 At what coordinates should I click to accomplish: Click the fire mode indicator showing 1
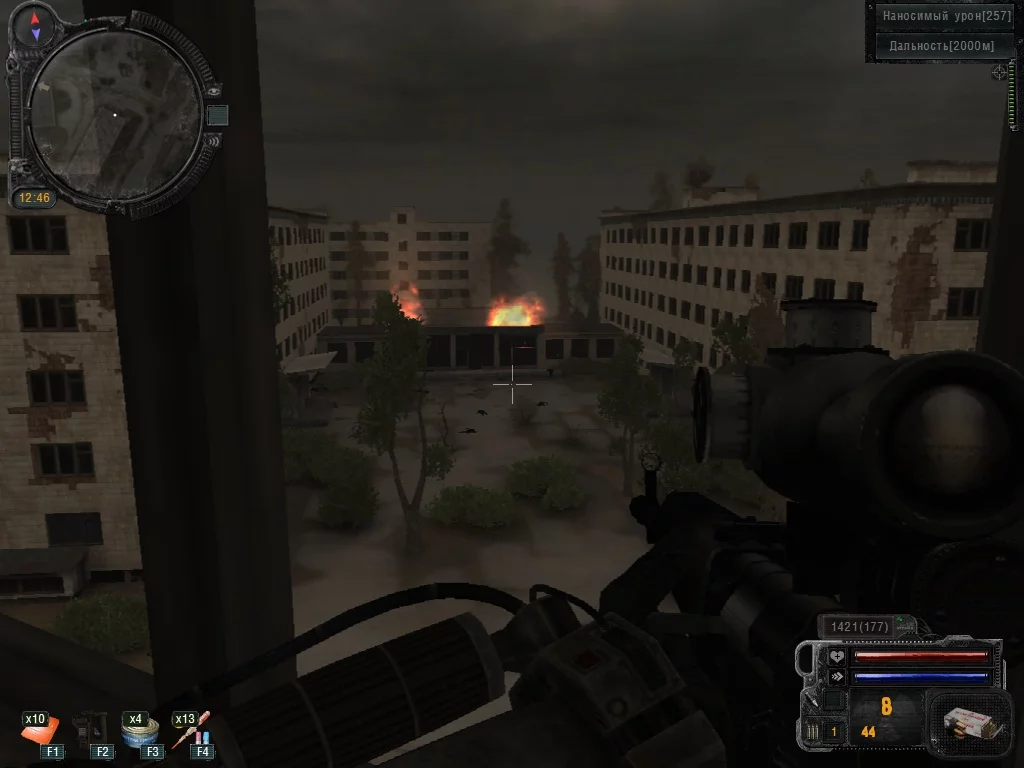pos(833,732)
